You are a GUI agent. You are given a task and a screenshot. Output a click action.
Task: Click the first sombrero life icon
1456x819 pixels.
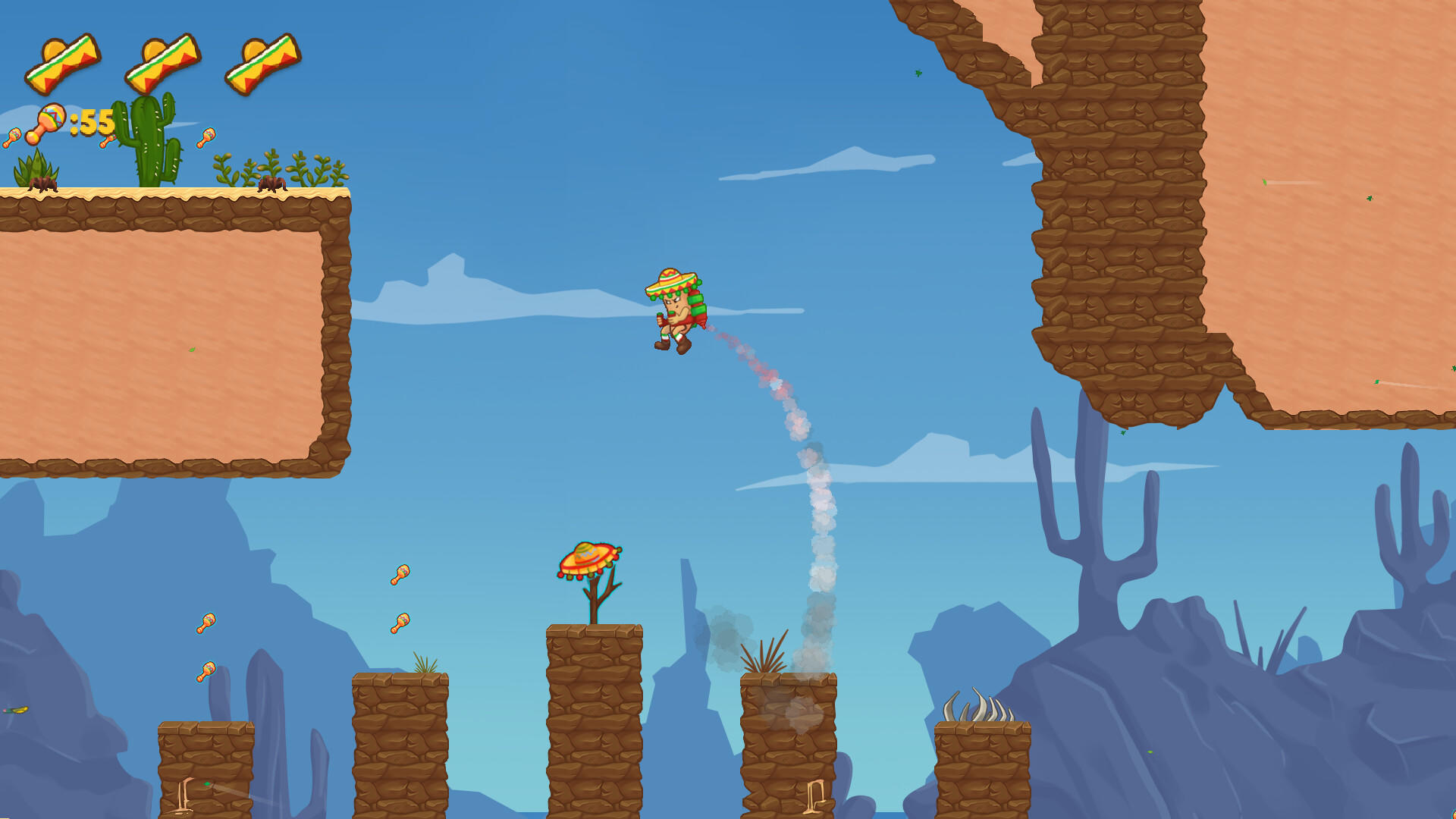click(x=64, y=61)
